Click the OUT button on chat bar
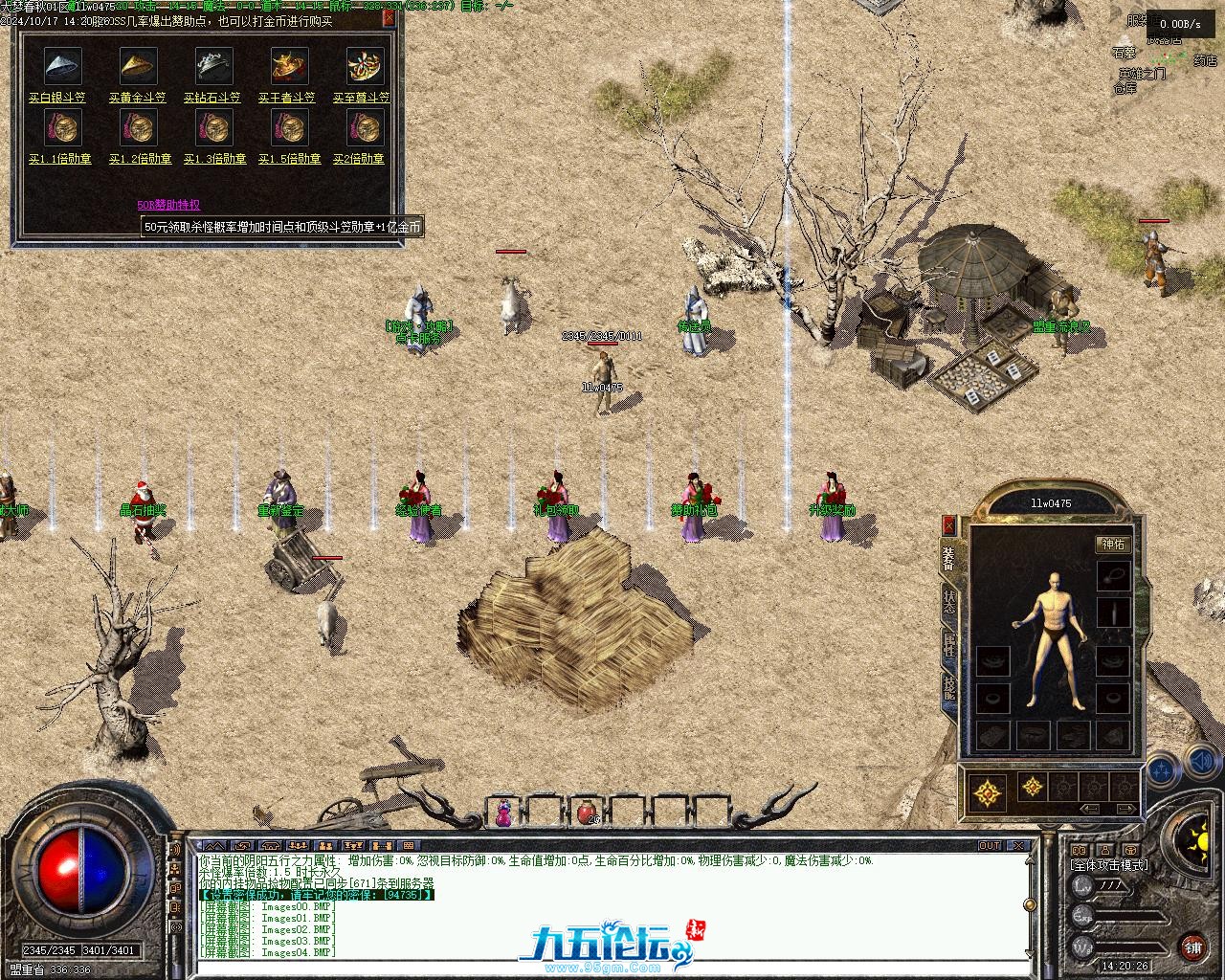Screen dimensions: 1225x980 [x=990, y=846]
